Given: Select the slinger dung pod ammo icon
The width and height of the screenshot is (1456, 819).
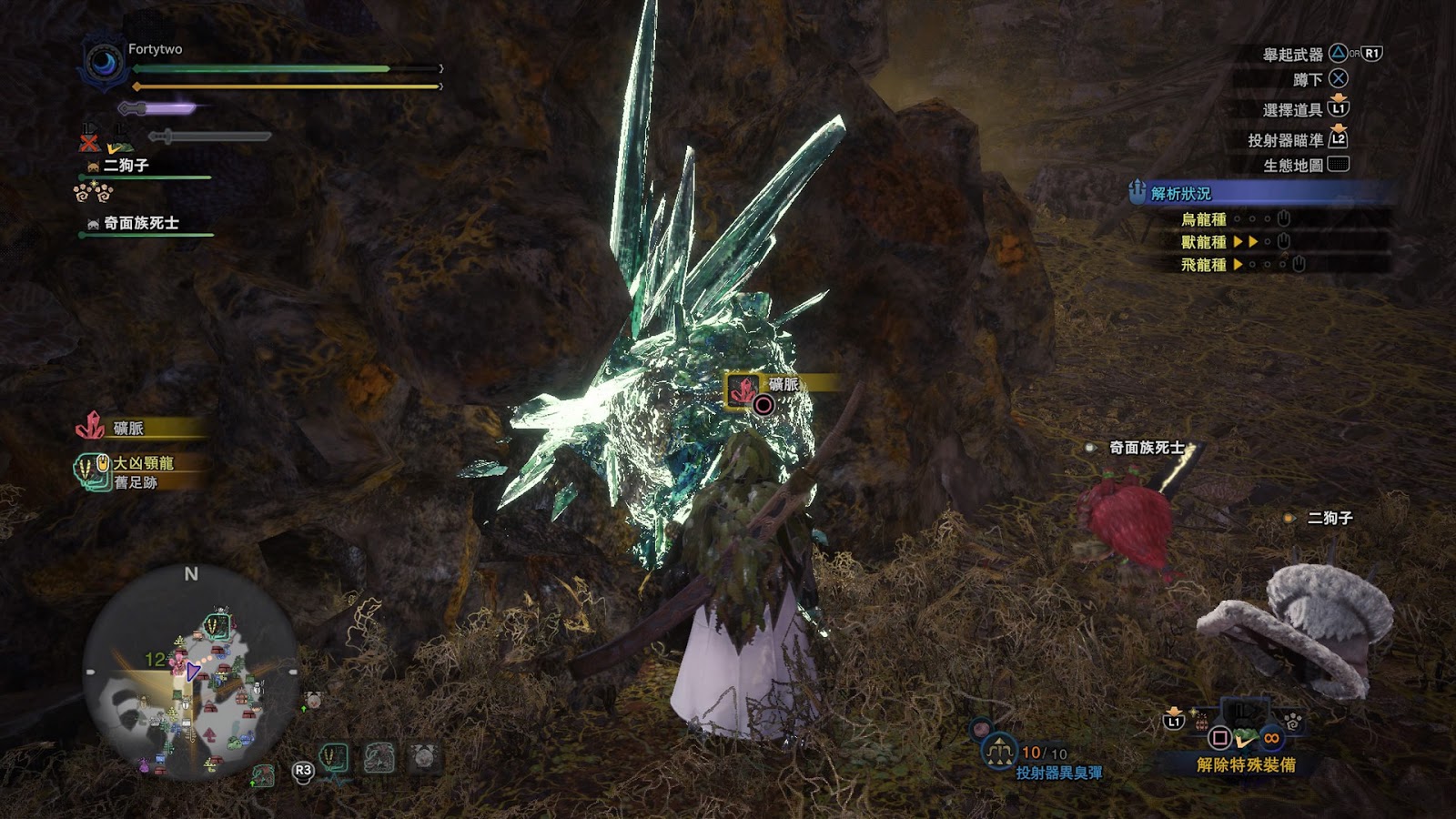Looking at the screenshot, I should 999,751.
